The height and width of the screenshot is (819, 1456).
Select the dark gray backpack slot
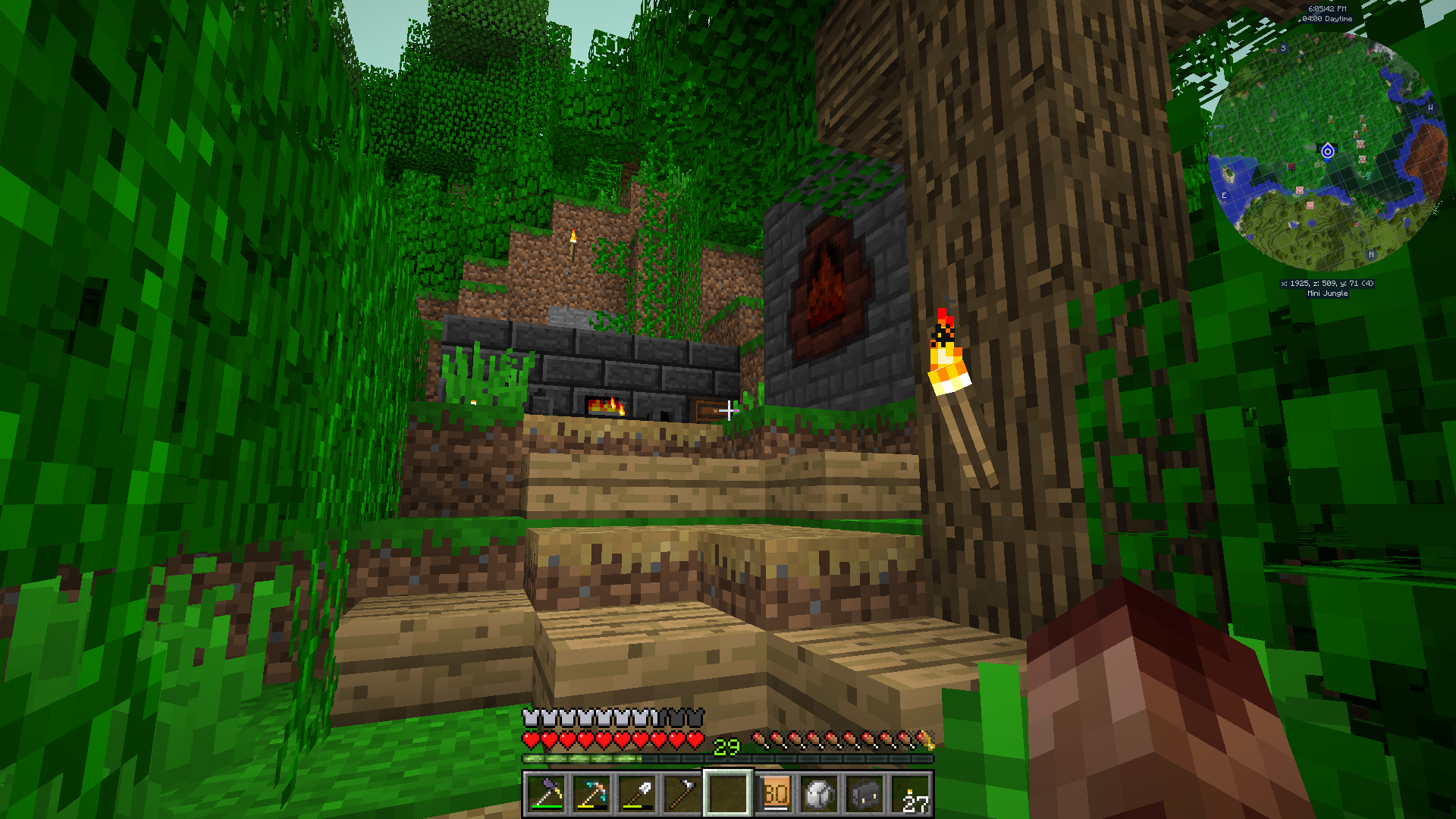[x=865, y=795]
